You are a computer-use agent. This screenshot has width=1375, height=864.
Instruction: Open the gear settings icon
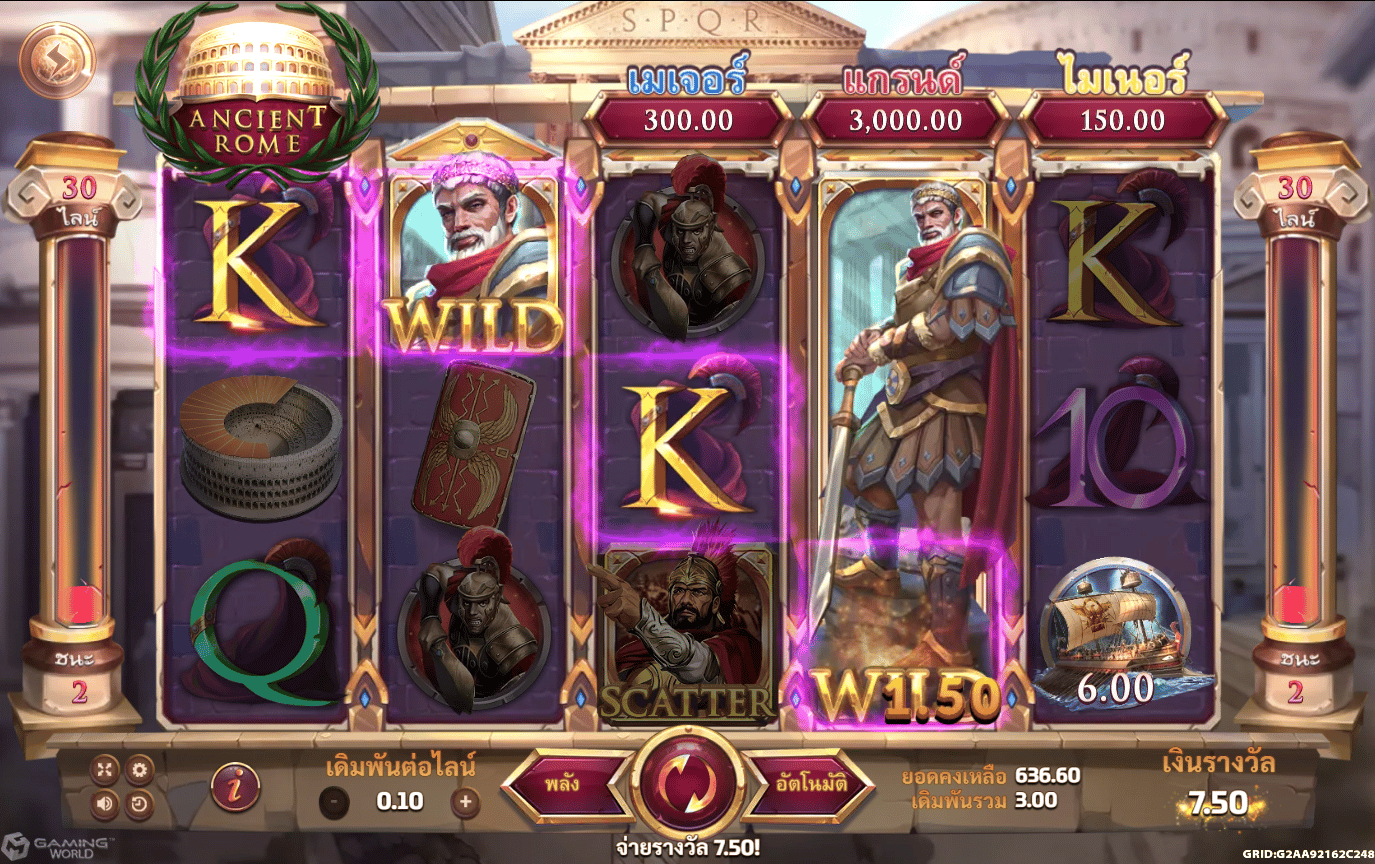pyautogui.click(x=139, y=769)
